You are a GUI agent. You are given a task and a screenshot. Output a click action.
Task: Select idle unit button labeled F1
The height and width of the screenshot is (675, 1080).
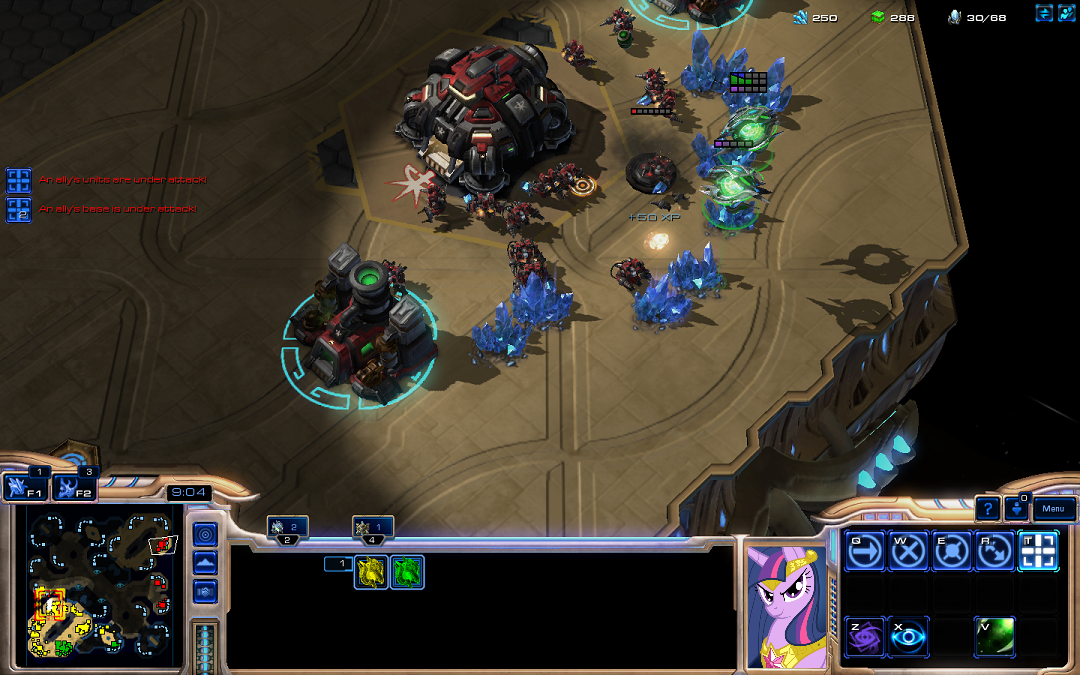pos(22,488)
